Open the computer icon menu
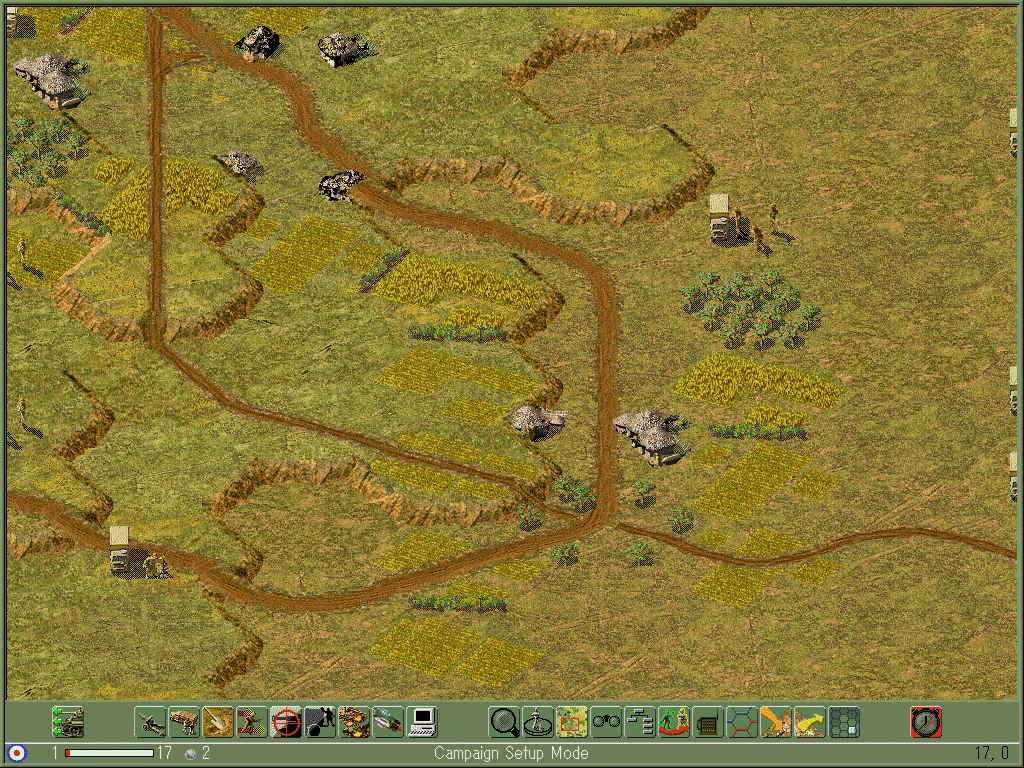Screen dimensions: 1024x768 pyautogui.click(x=422, y=721)
